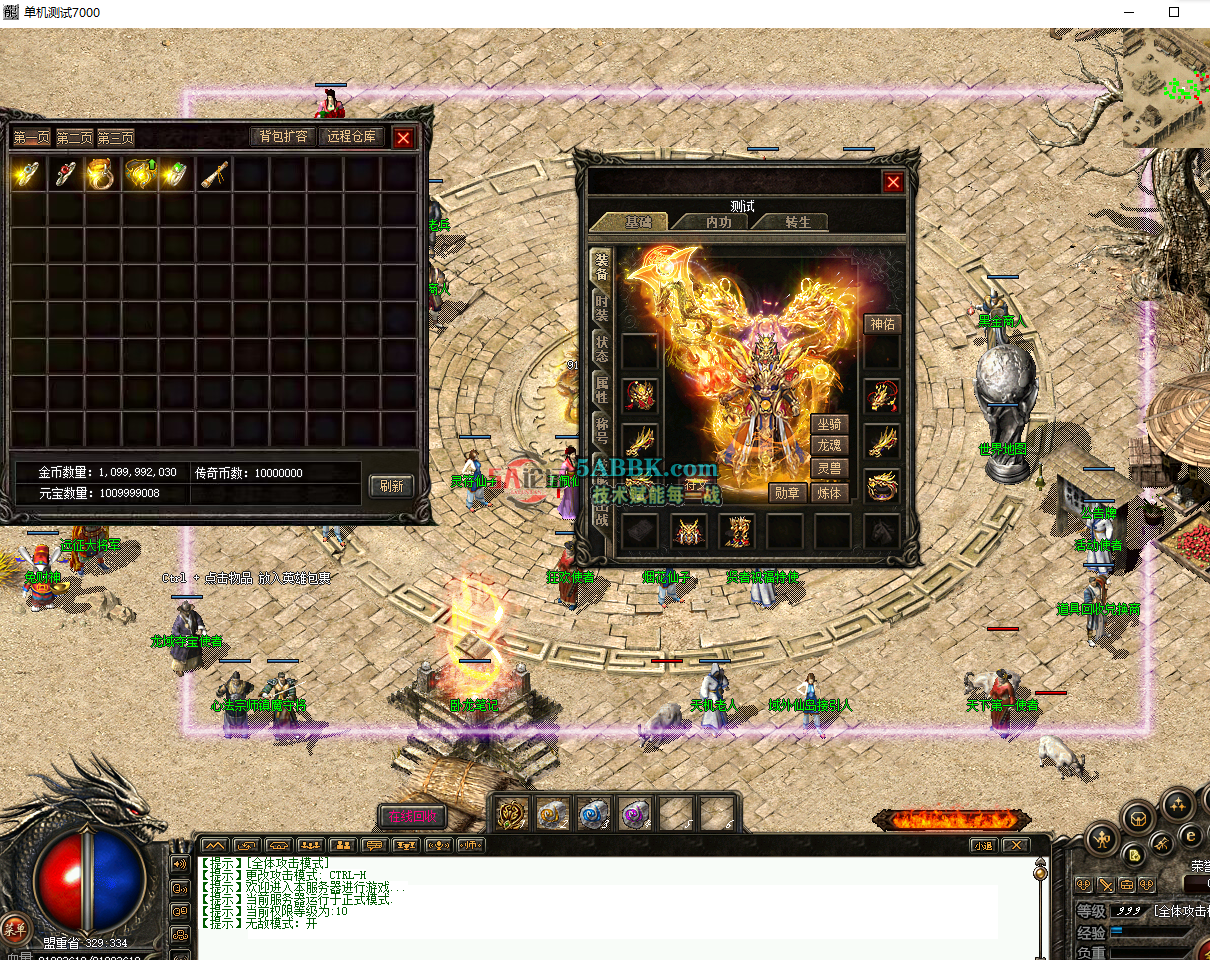The width and height of the screenshot is (1210, 960).
Task: Switch to the 第二页 bag page
Action: (x=74, y=138)
